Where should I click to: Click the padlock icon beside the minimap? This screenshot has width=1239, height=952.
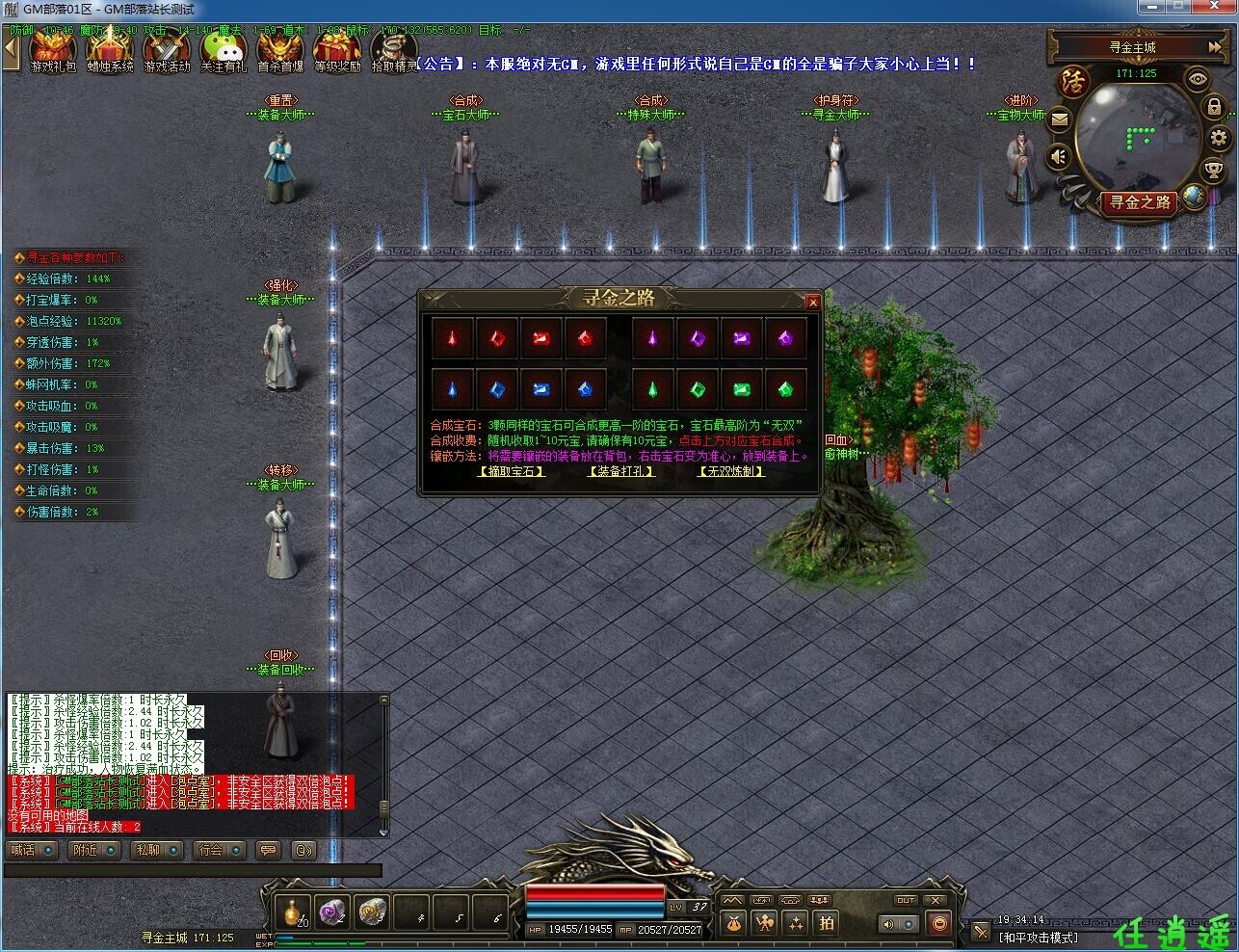(1214, 107)
